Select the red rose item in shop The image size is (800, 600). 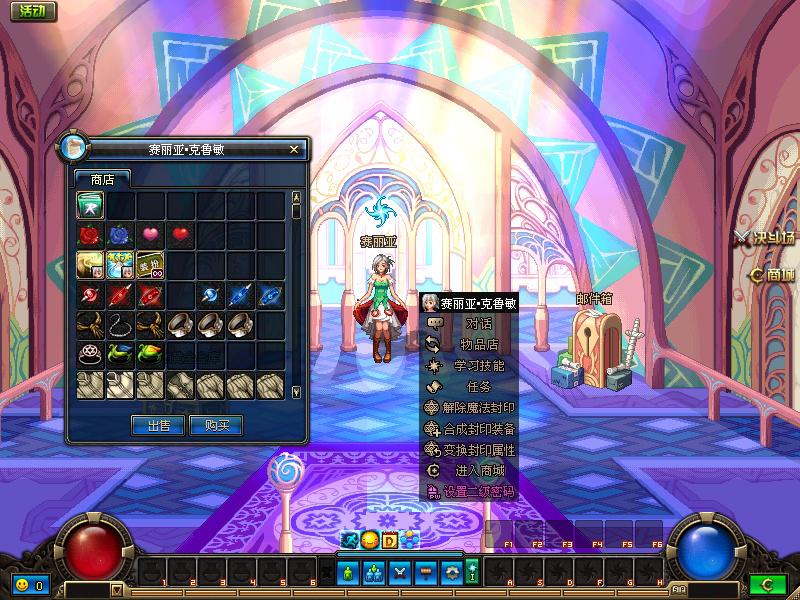(91, 236)
